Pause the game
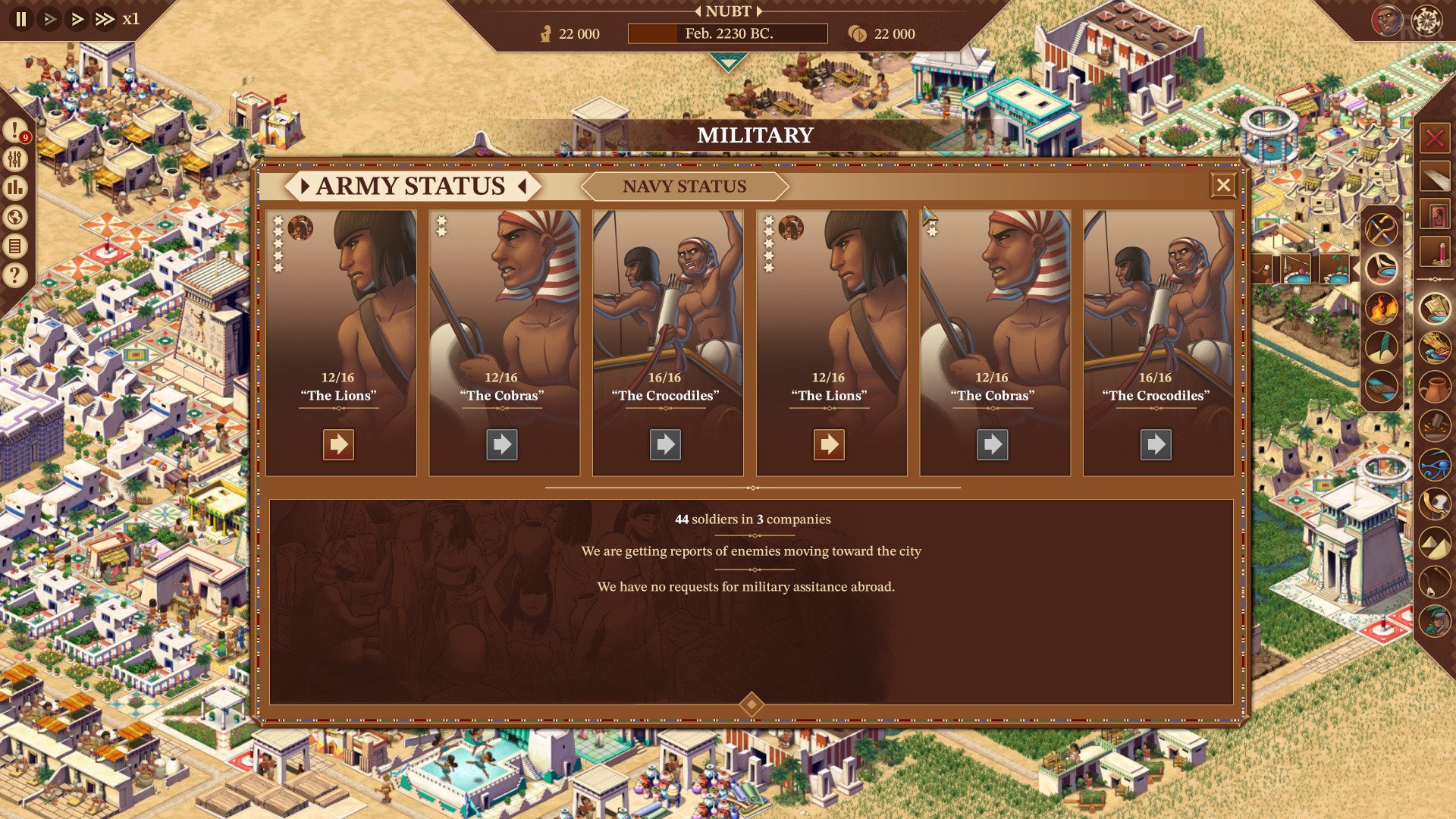Image resolution: width=1456 pixels, height=819 pixels. pos(21,19)
